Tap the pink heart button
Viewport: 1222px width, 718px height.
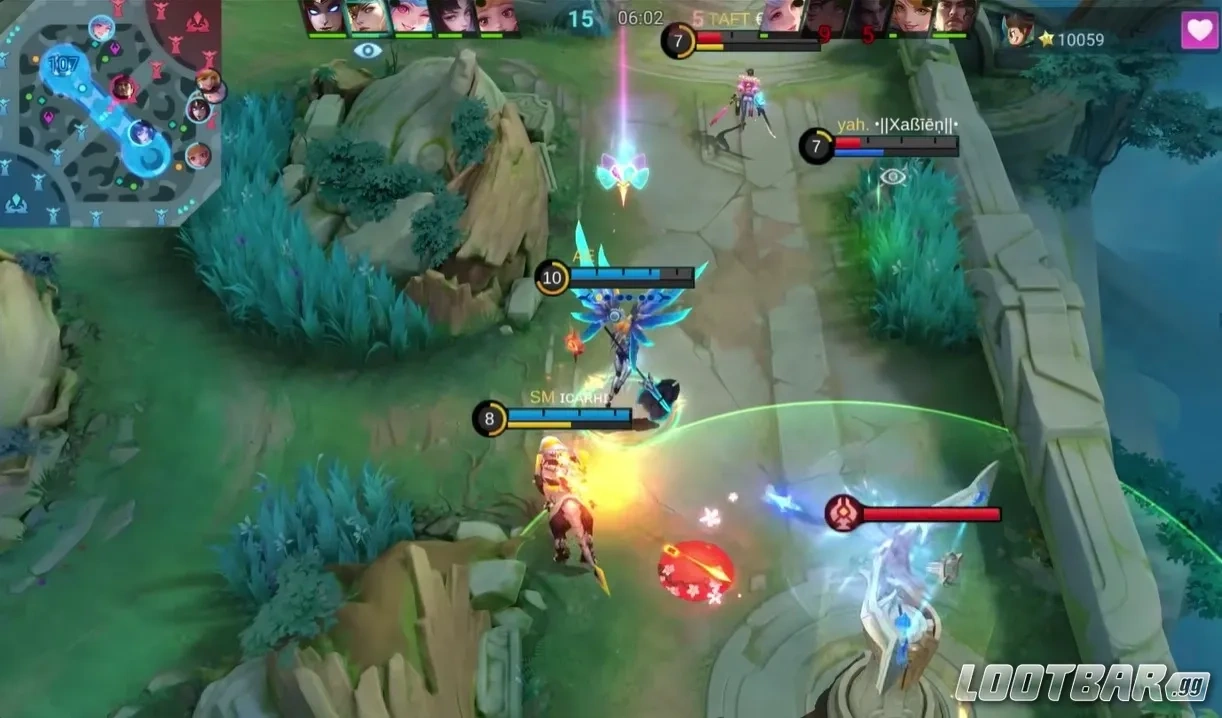point(1200,30)
